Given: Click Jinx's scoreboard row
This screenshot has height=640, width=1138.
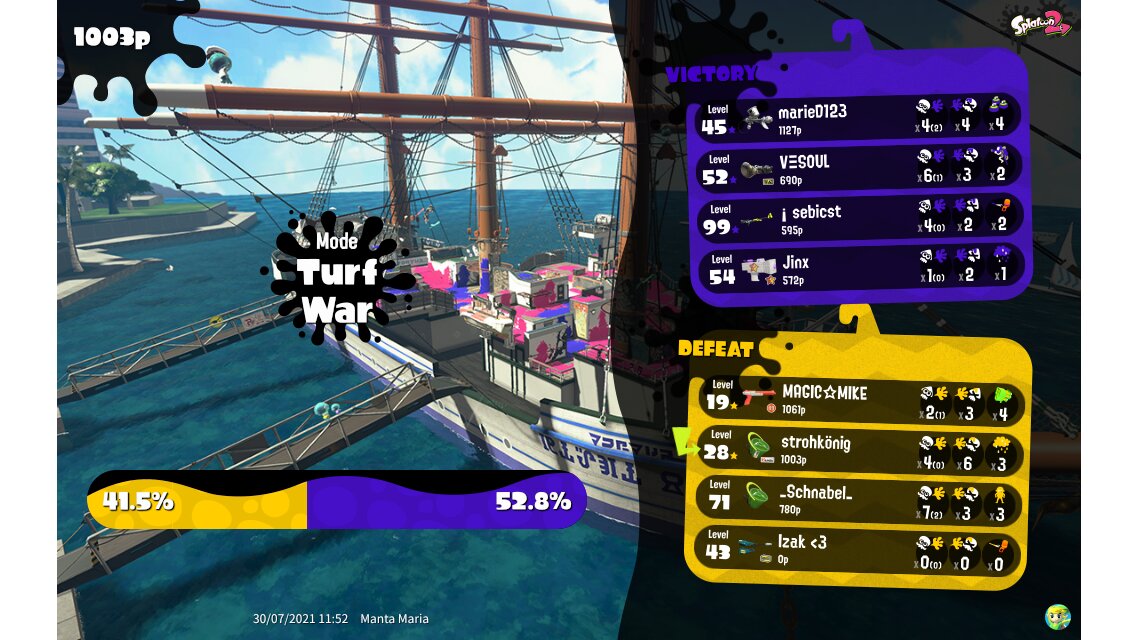Looking at the screenshot, I should [858, 268].
